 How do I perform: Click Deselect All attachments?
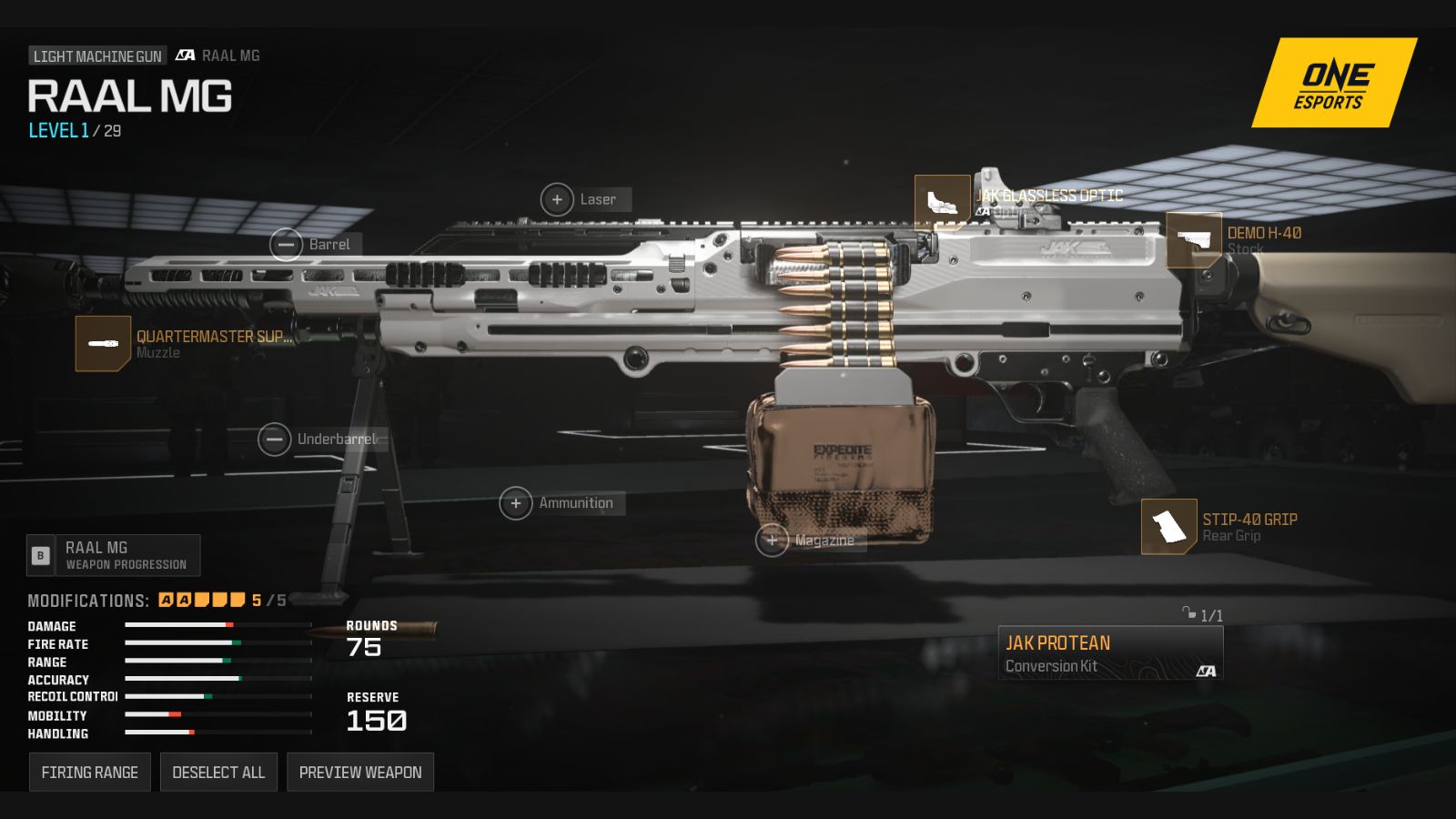pyautogui.click(x=218, y=772)
